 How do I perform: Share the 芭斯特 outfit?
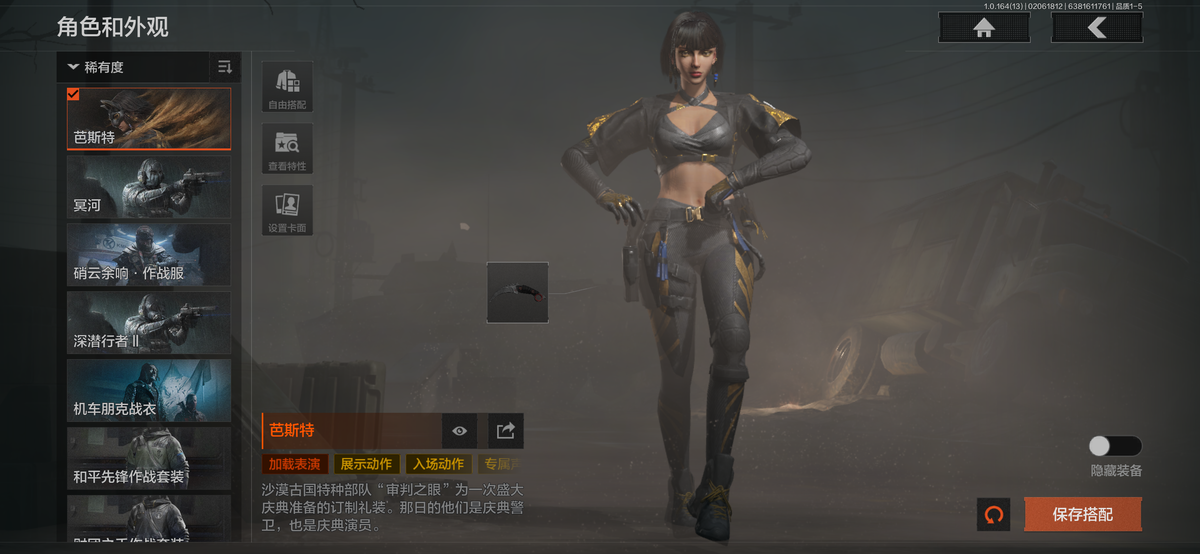pos(506,431)
